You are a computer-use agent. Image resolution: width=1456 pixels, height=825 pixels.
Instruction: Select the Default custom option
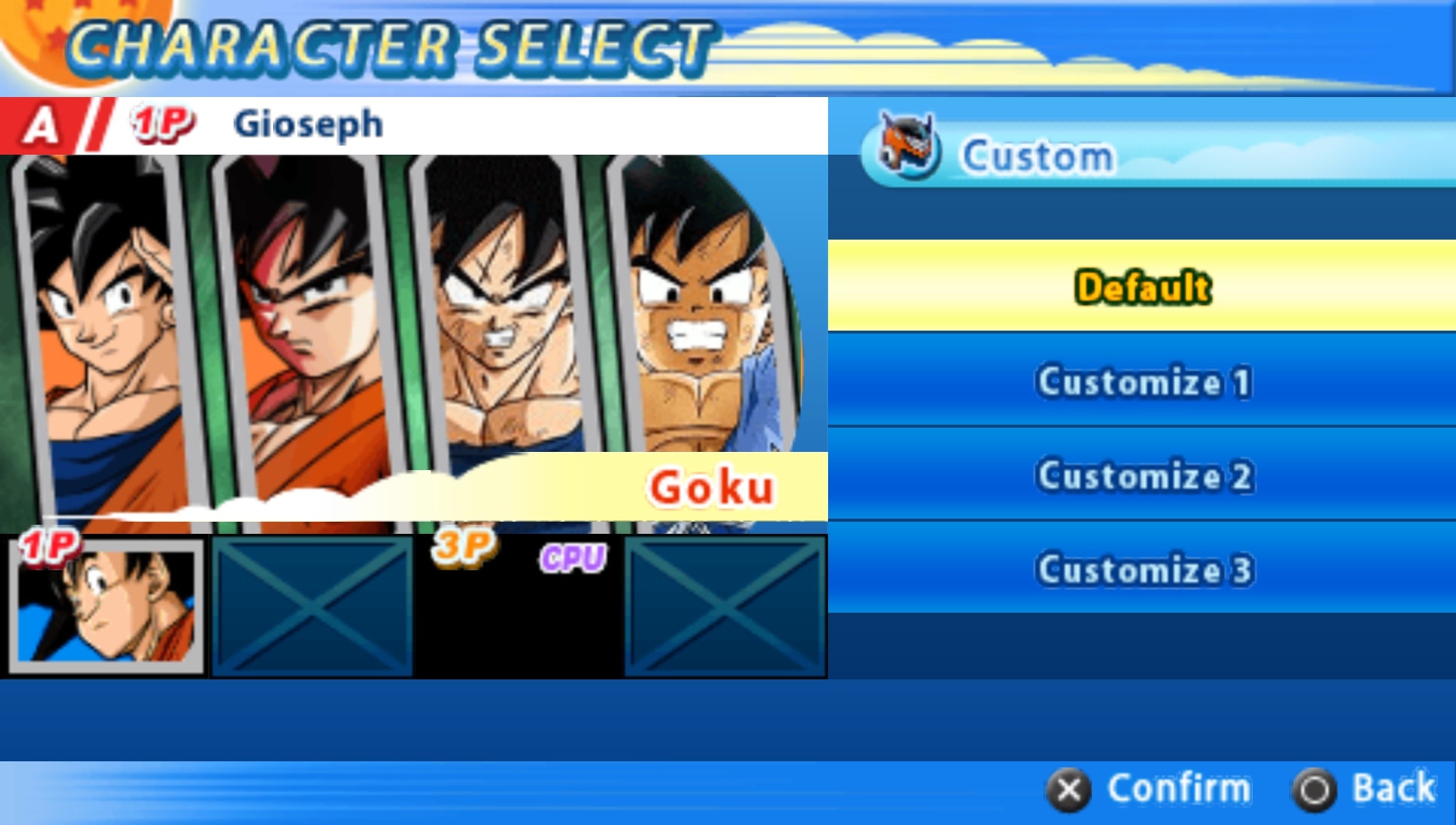point(1142,287)
